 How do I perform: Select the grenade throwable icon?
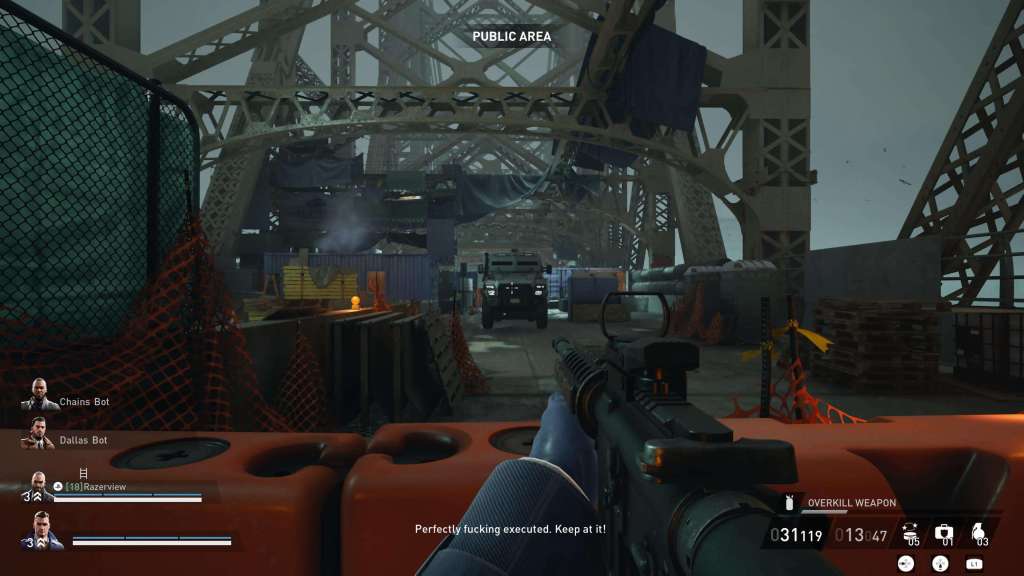(980, 531)
